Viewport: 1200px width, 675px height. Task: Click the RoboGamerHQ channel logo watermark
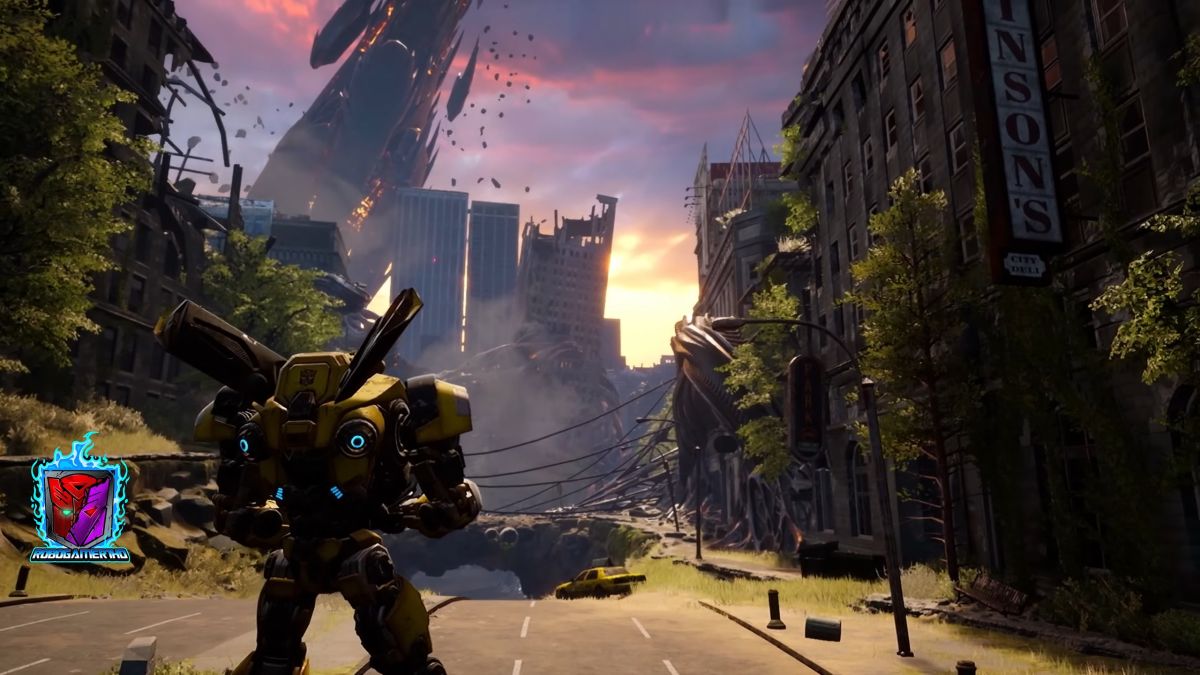coord(79,503)
